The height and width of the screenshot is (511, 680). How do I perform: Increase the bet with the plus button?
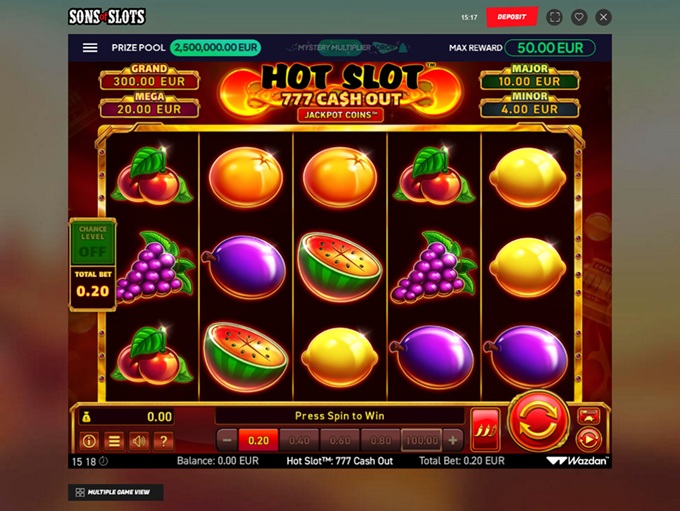pos(453,440)
